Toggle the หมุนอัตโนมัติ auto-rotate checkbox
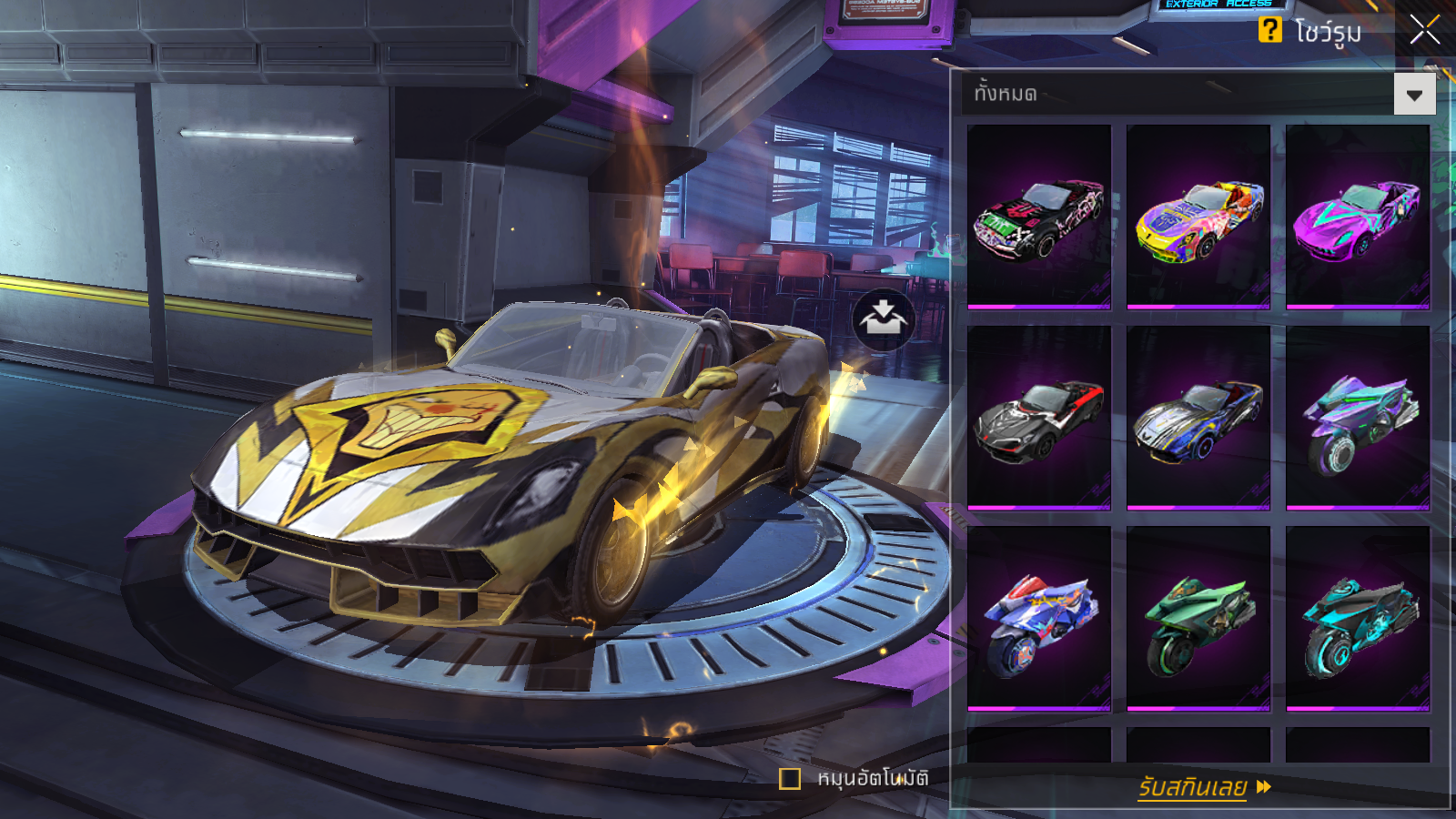 tap(790, 779)
